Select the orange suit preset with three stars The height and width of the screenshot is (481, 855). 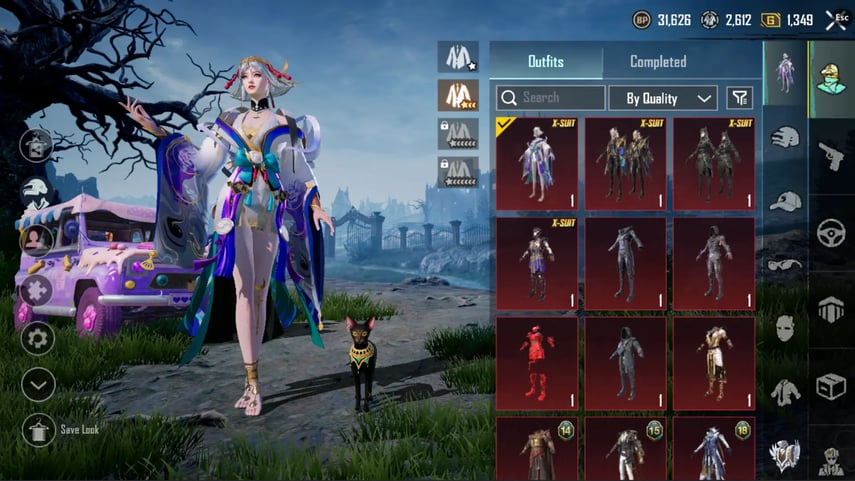point(458,95)
